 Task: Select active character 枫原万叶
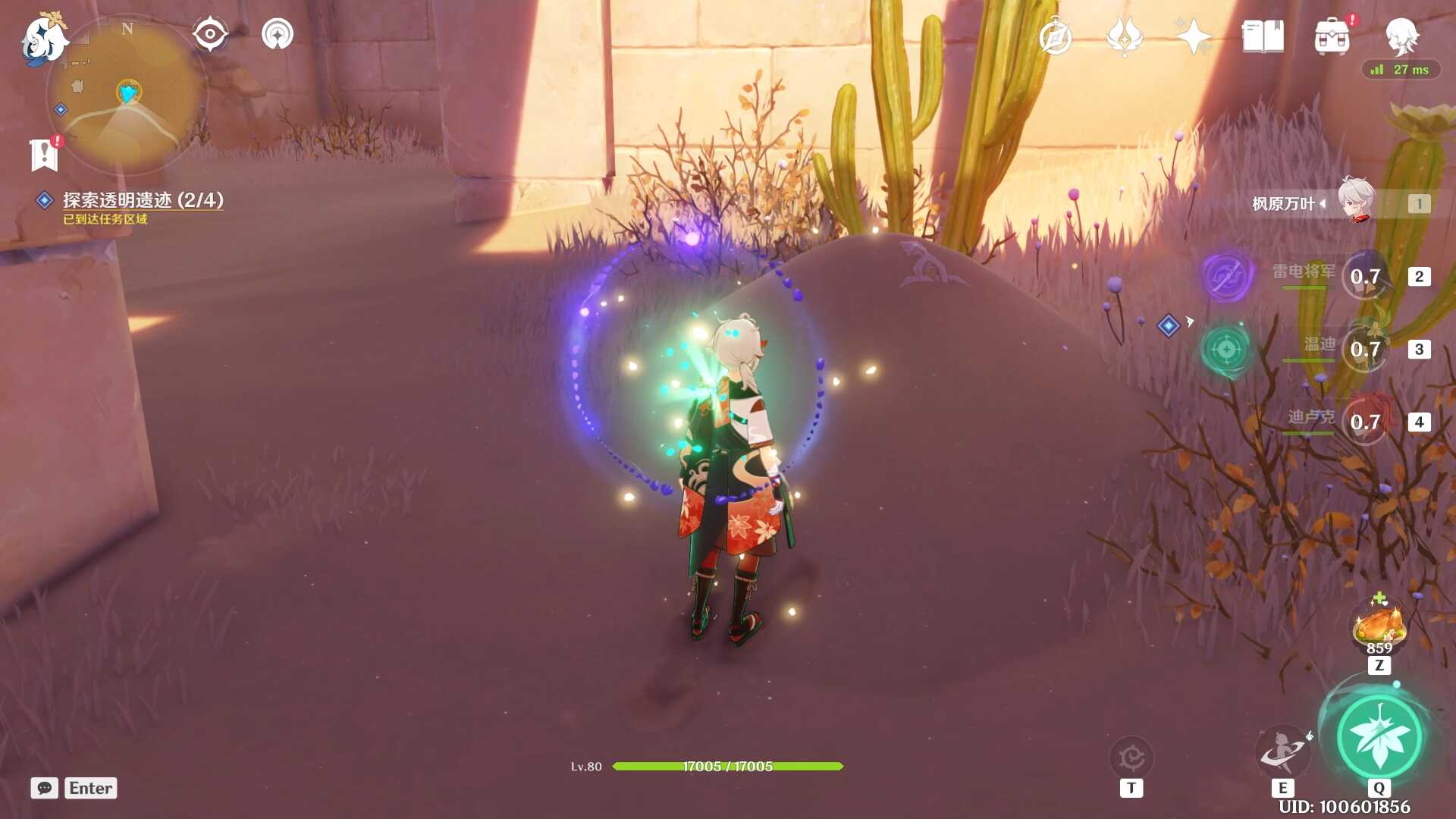(1356, 202)
